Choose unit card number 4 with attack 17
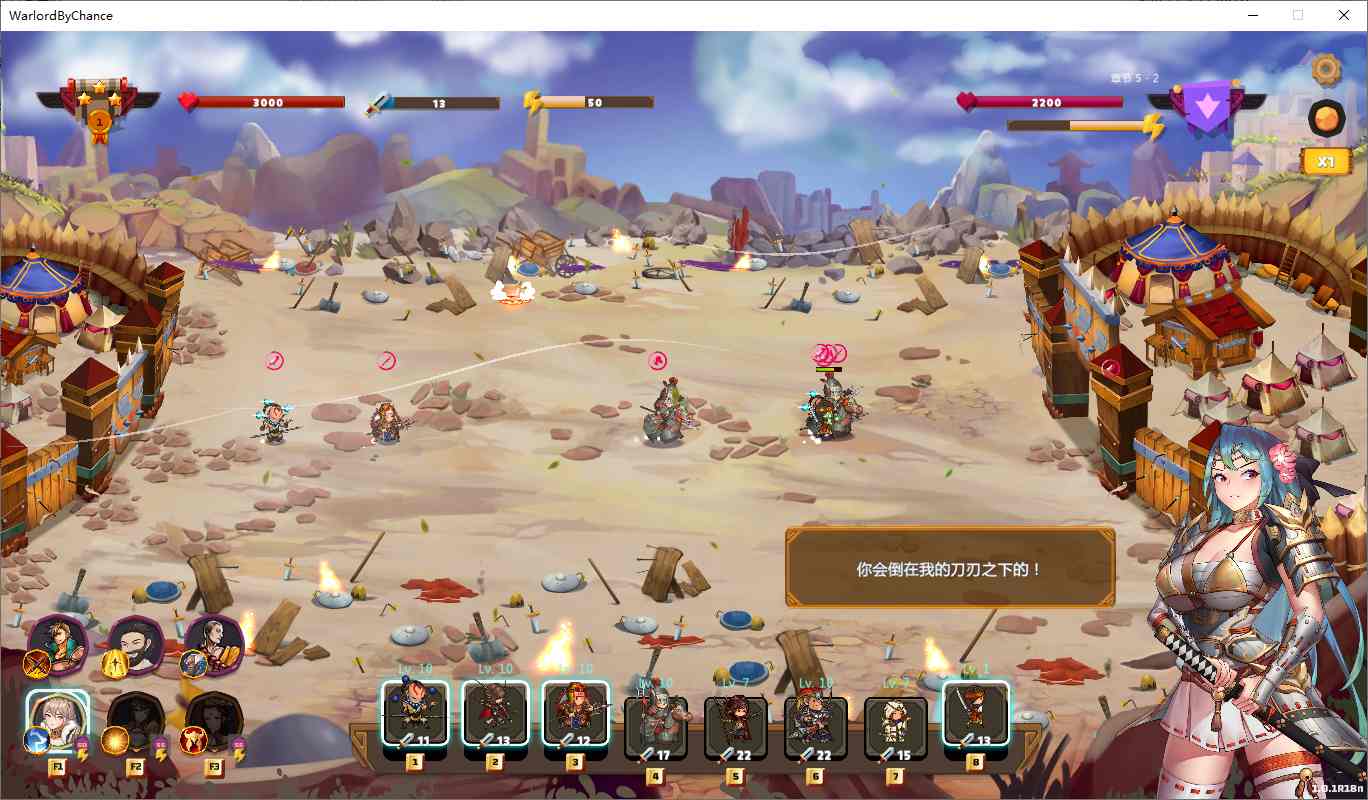Screen dimensions: 1368x800 [656, 725]
